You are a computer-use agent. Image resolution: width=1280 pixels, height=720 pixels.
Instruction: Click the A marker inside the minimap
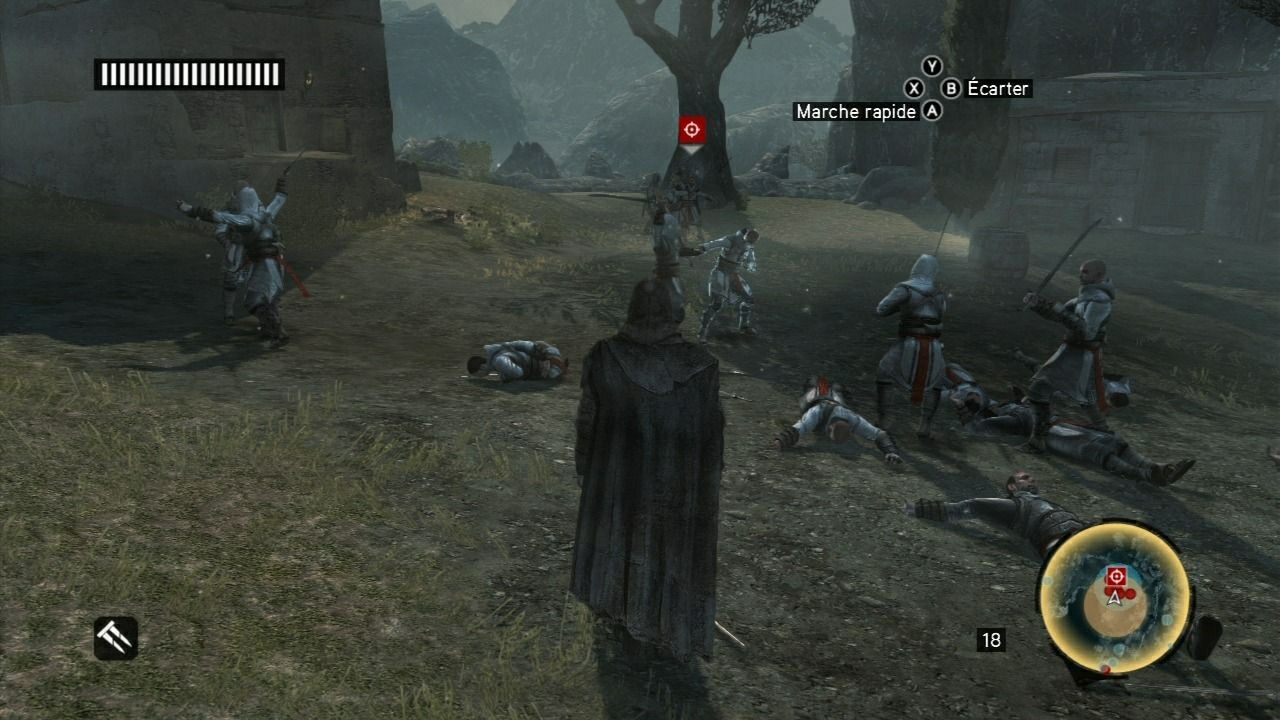[1115, 597]
